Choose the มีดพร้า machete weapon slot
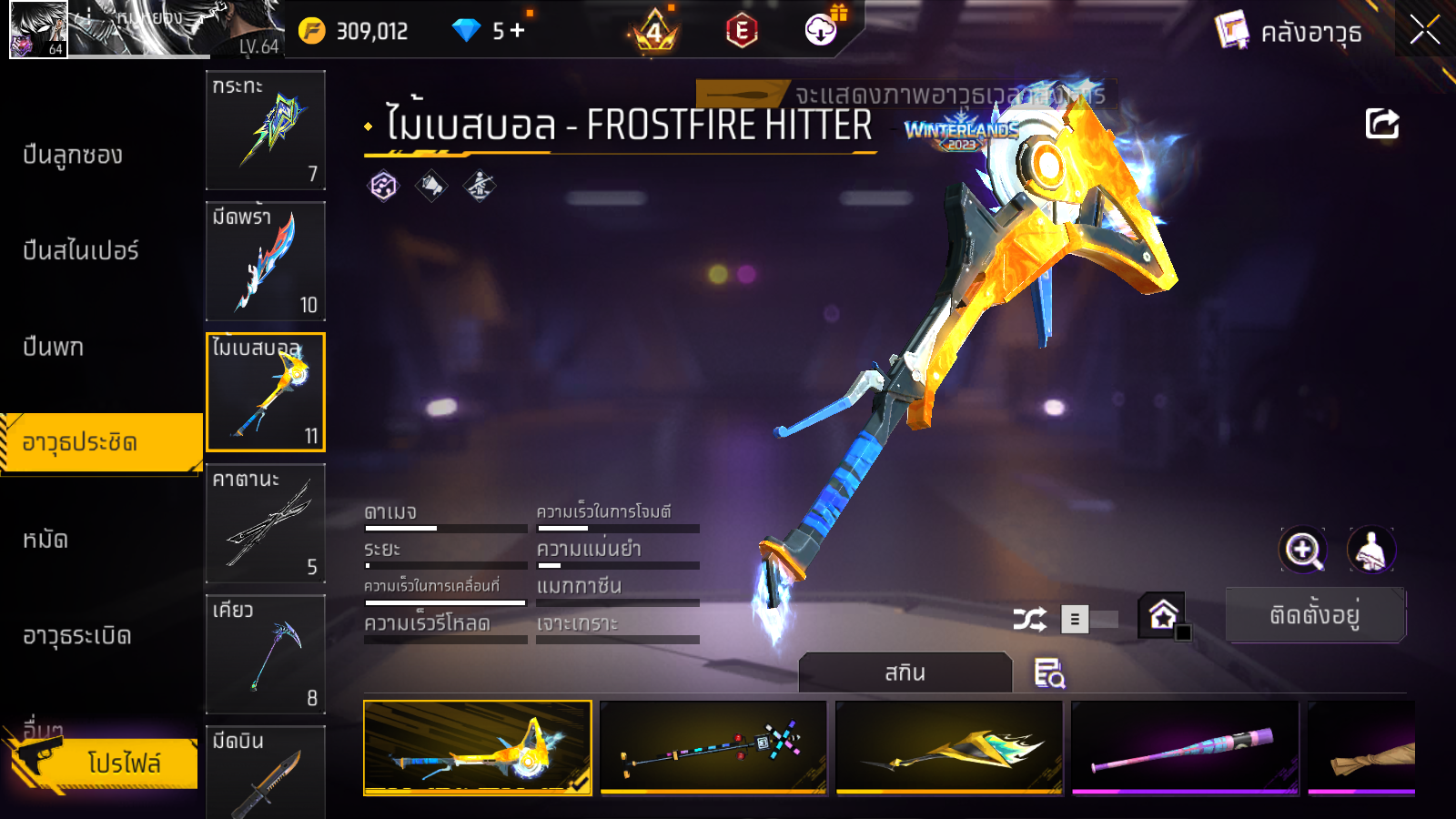 tap(266, 261)
